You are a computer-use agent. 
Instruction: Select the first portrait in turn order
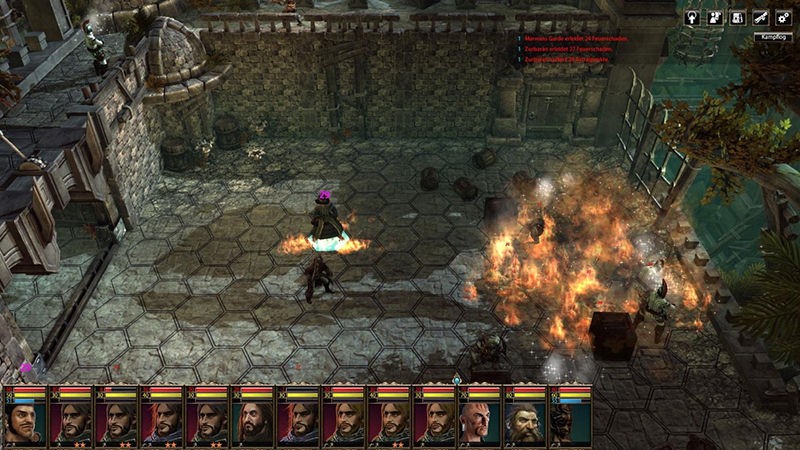(25, 418)
